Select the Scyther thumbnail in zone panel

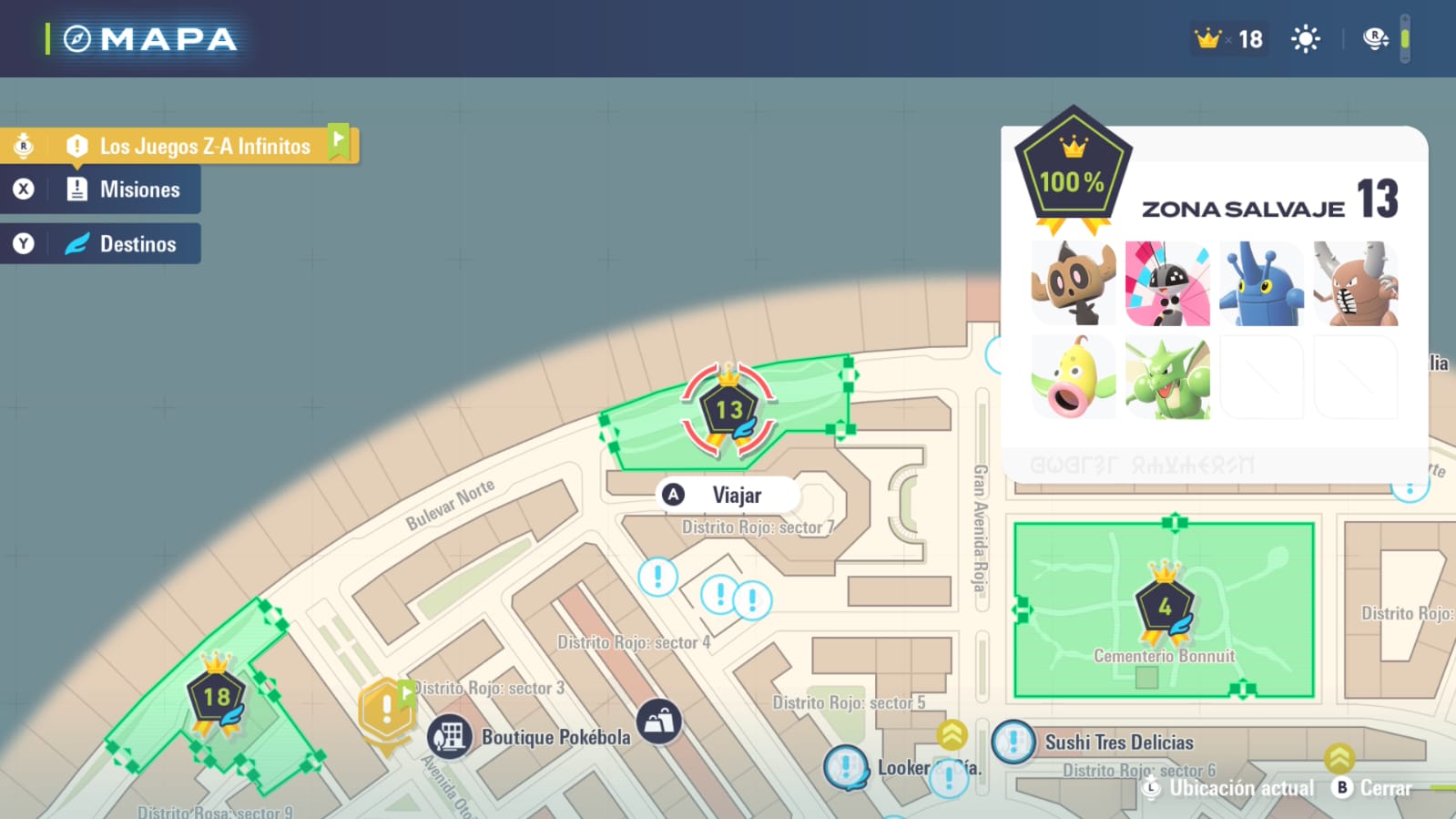pyautogui.click(x=1167, y=377)
